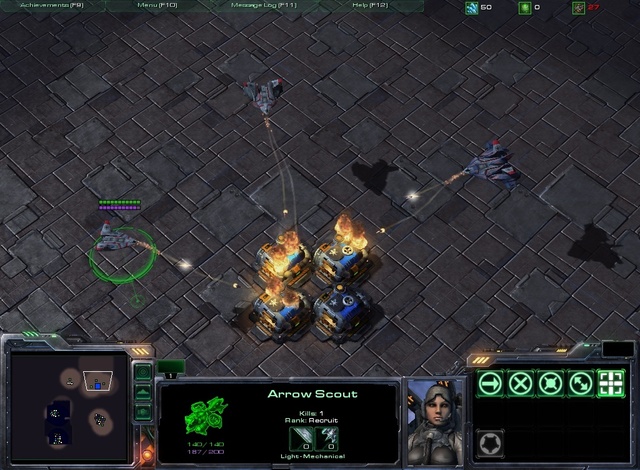640x470 pixels.
Task: Activate the Attack command
Action: click(x=610, y=382)
